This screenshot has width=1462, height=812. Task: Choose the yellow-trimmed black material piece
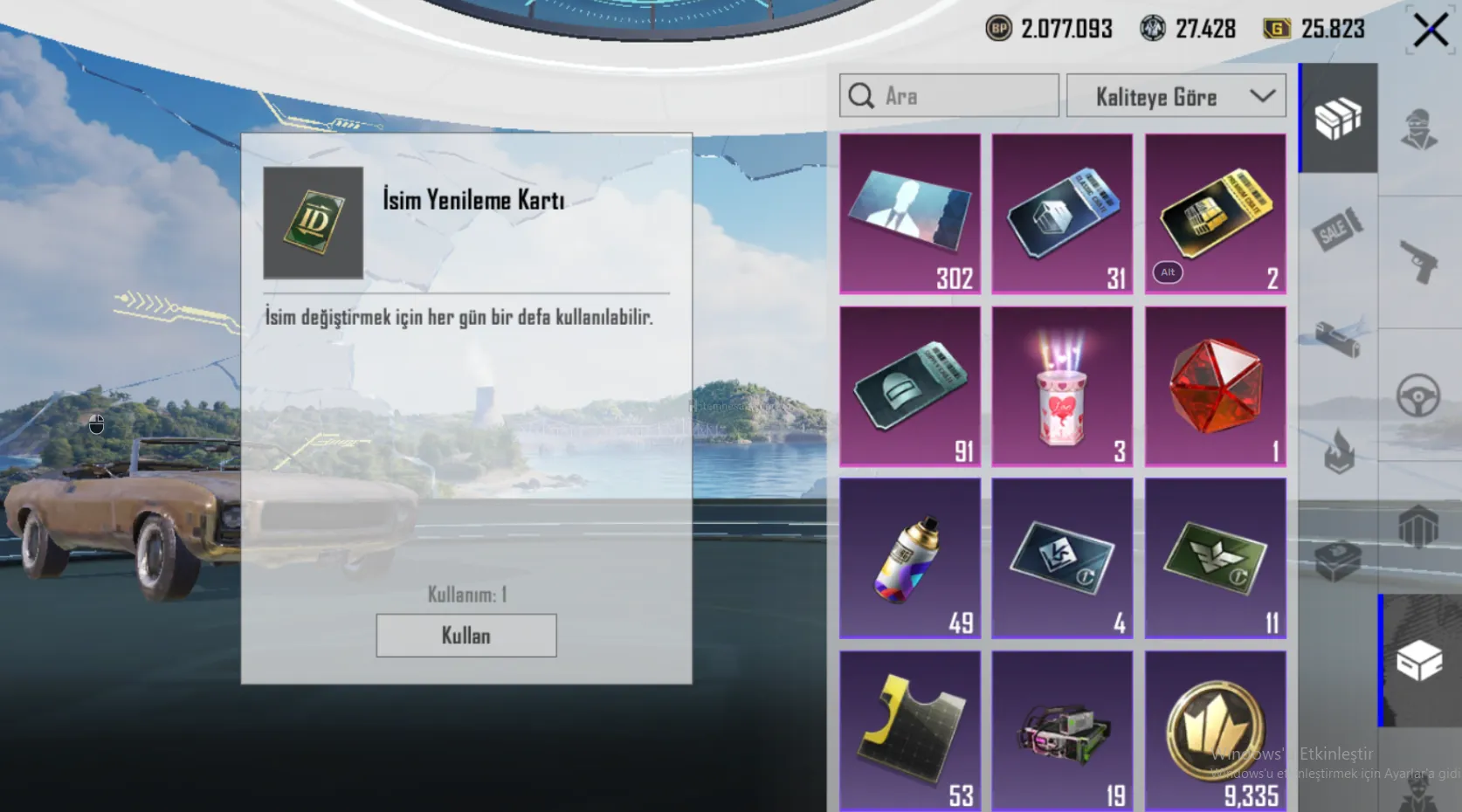pos(910,730)
